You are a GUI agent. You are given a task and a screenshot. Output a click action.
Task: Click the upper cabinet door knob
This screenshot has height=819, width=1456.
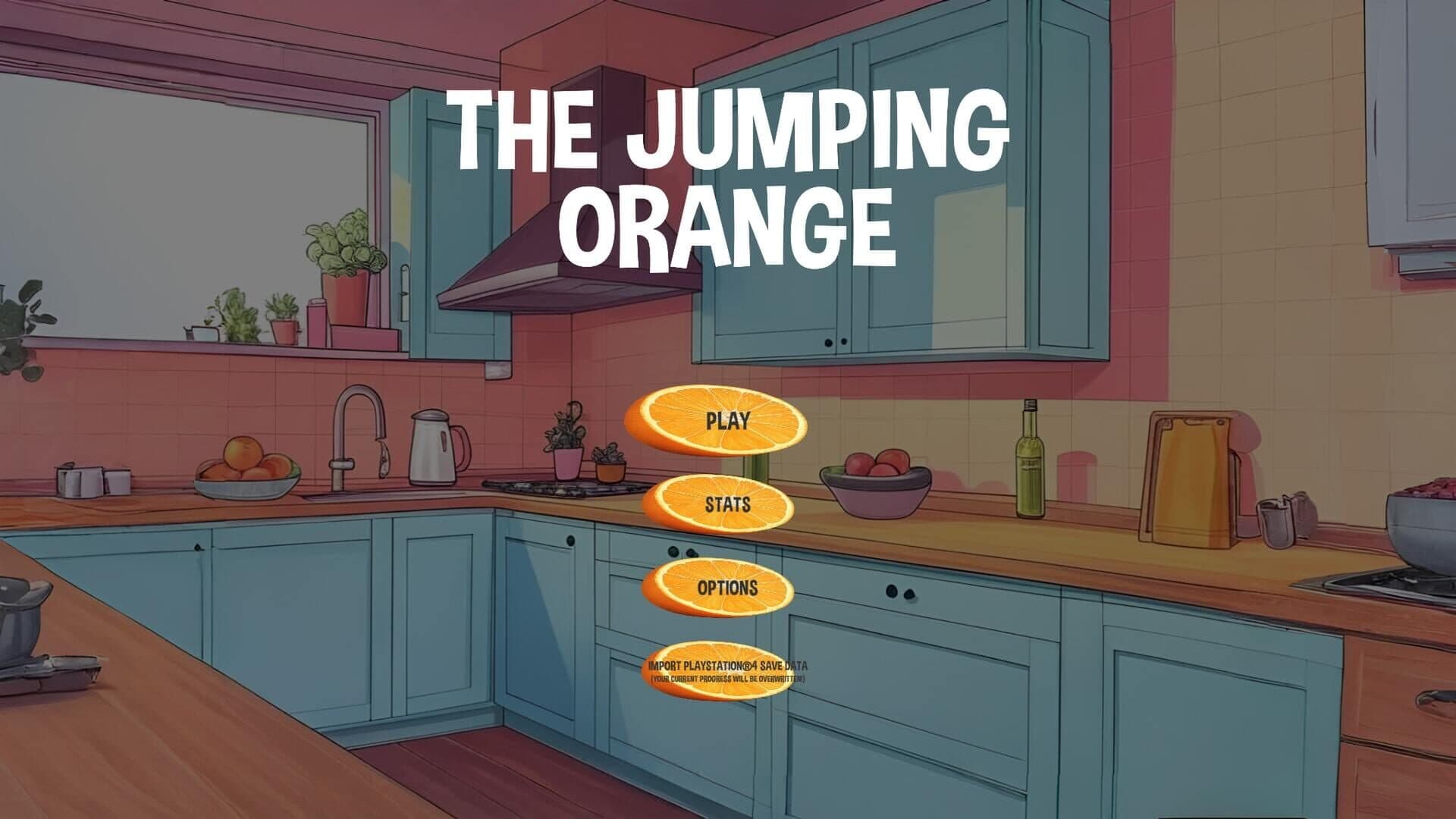click(827, 341)
